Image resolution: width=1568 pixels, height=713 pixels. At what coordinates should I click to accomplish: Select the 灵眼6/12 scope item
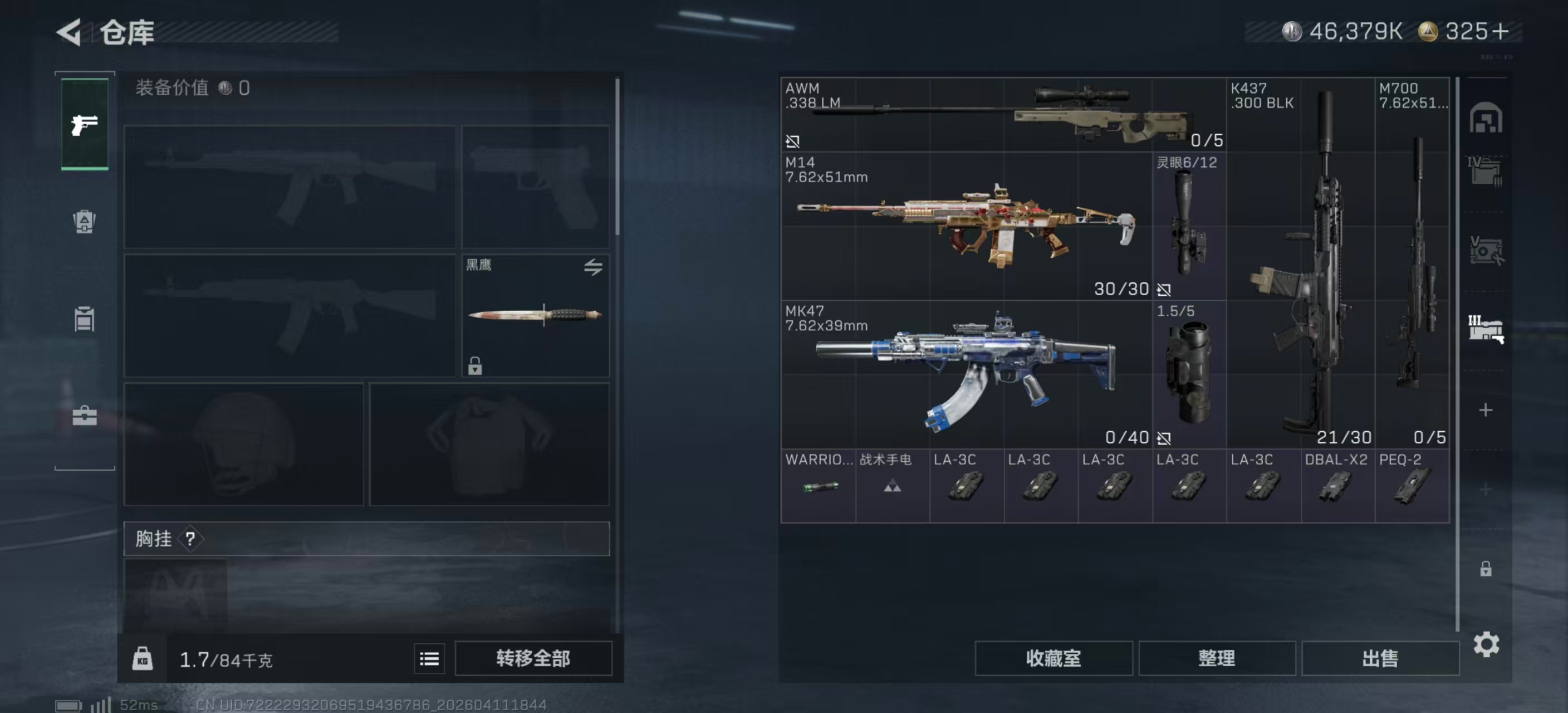click(x=1188, y=225)
